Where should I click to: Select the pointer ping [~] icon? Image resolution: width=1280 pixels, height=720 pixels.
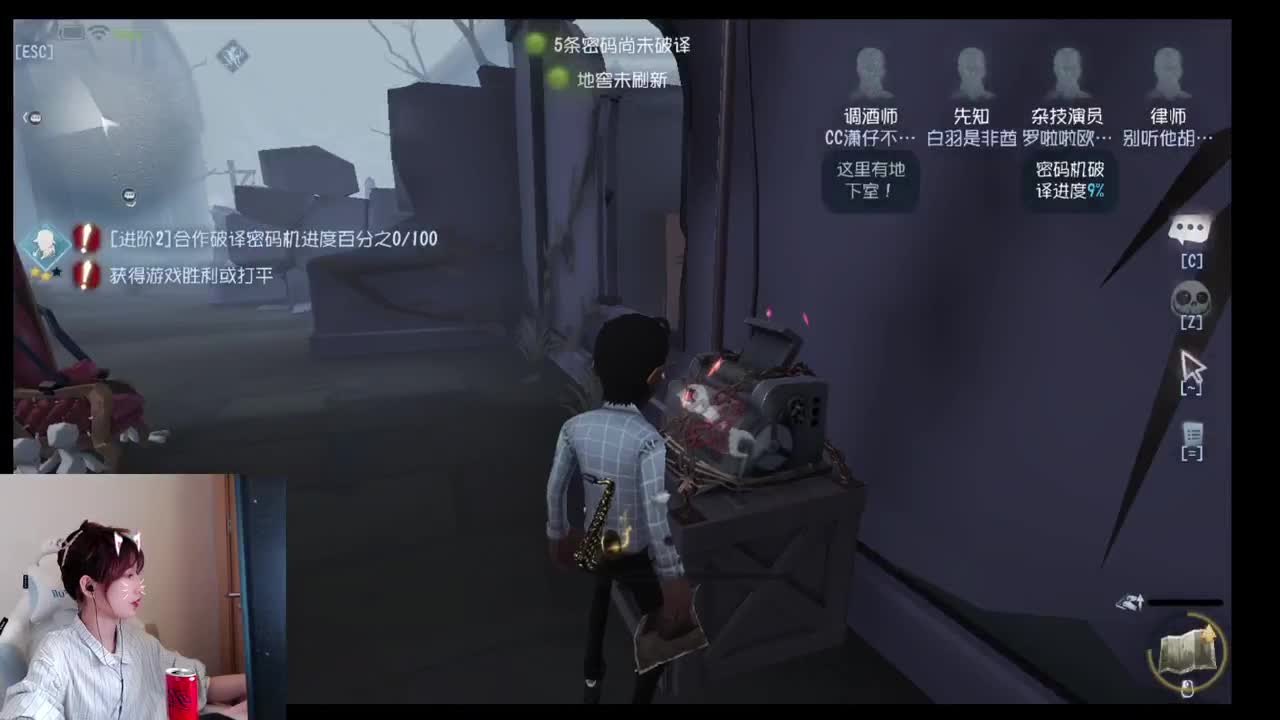pos(1193,370)
